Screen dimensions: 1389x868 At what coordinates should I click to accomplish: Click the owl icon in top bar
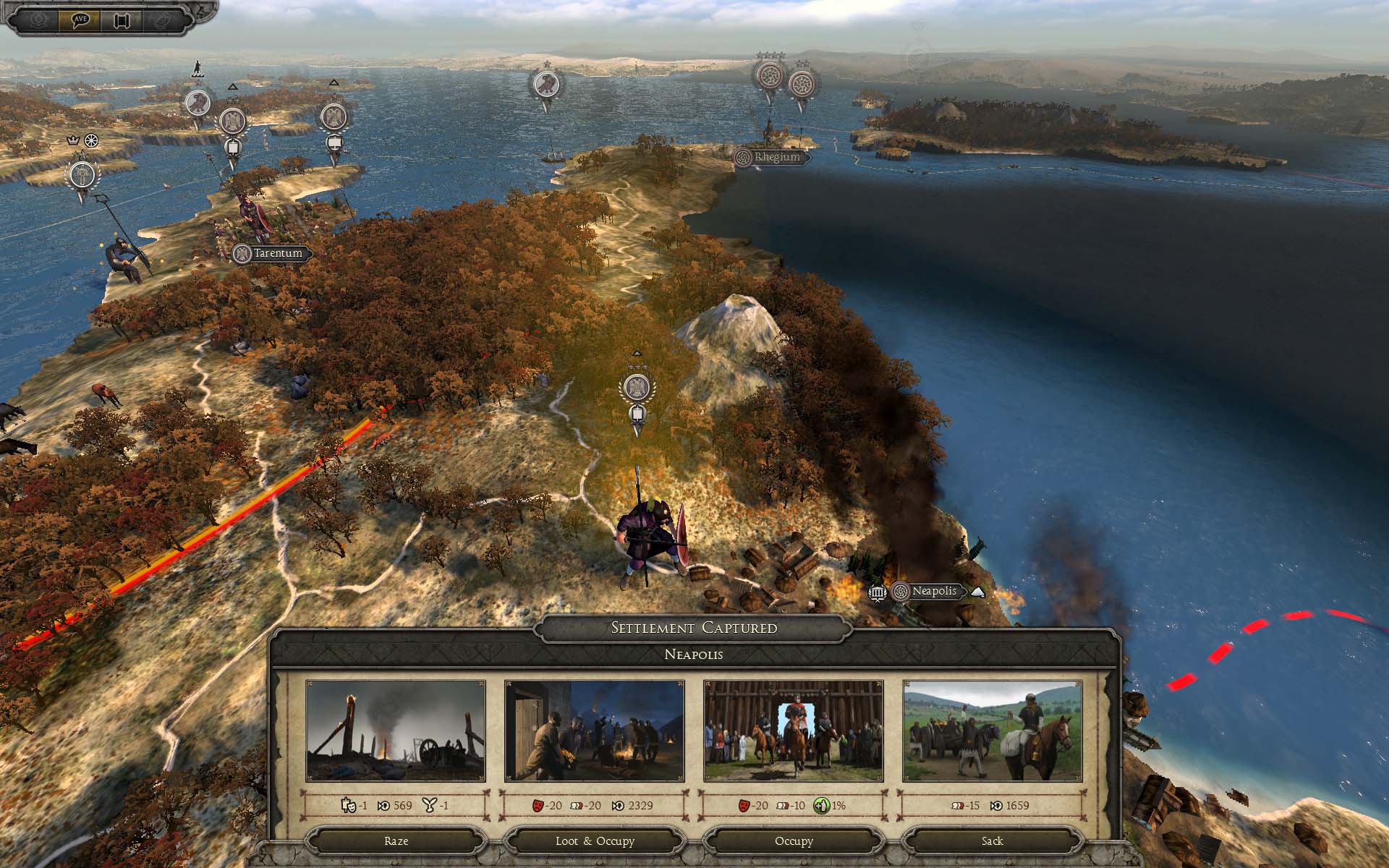click(161, 20)
